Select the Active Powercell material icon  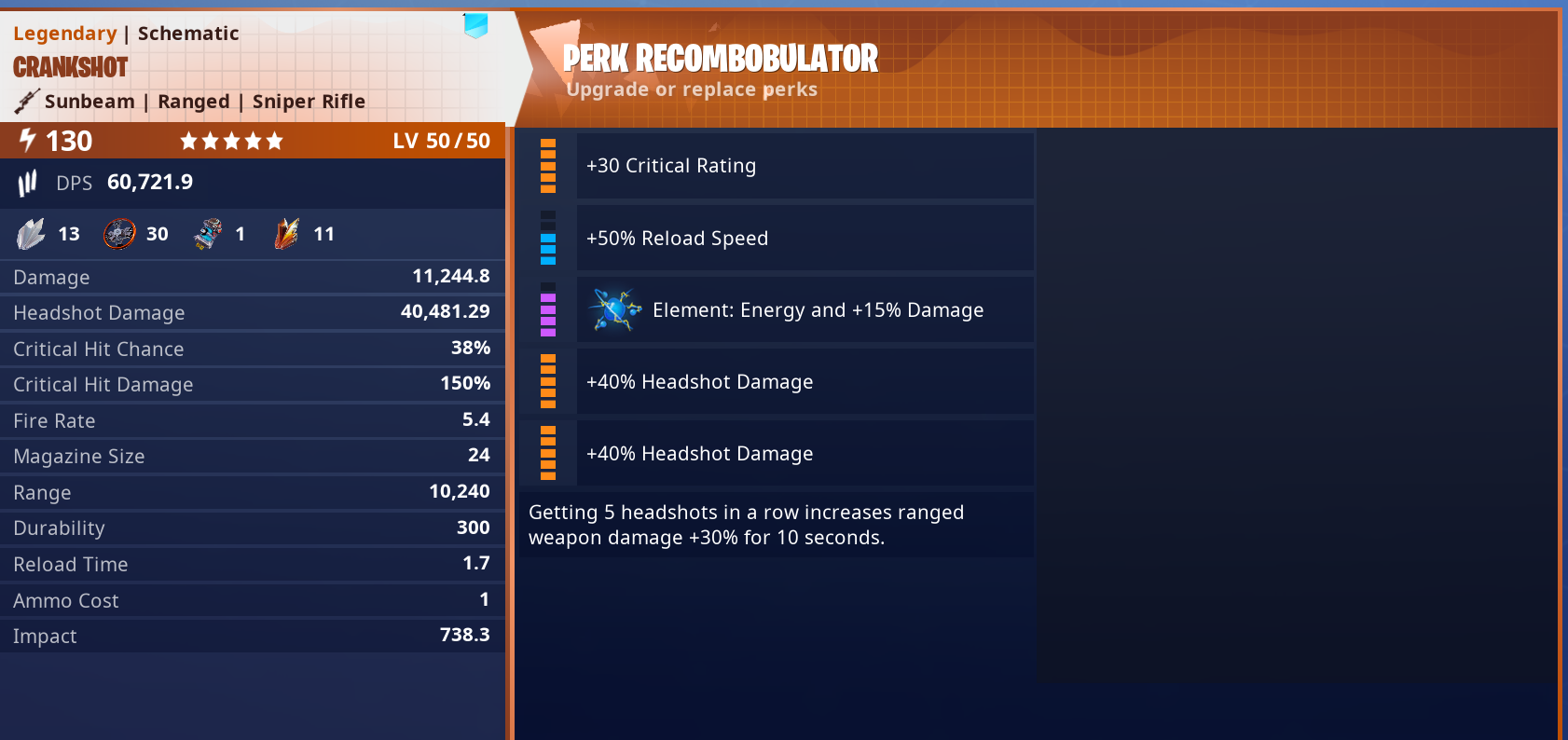click(209, 233)
